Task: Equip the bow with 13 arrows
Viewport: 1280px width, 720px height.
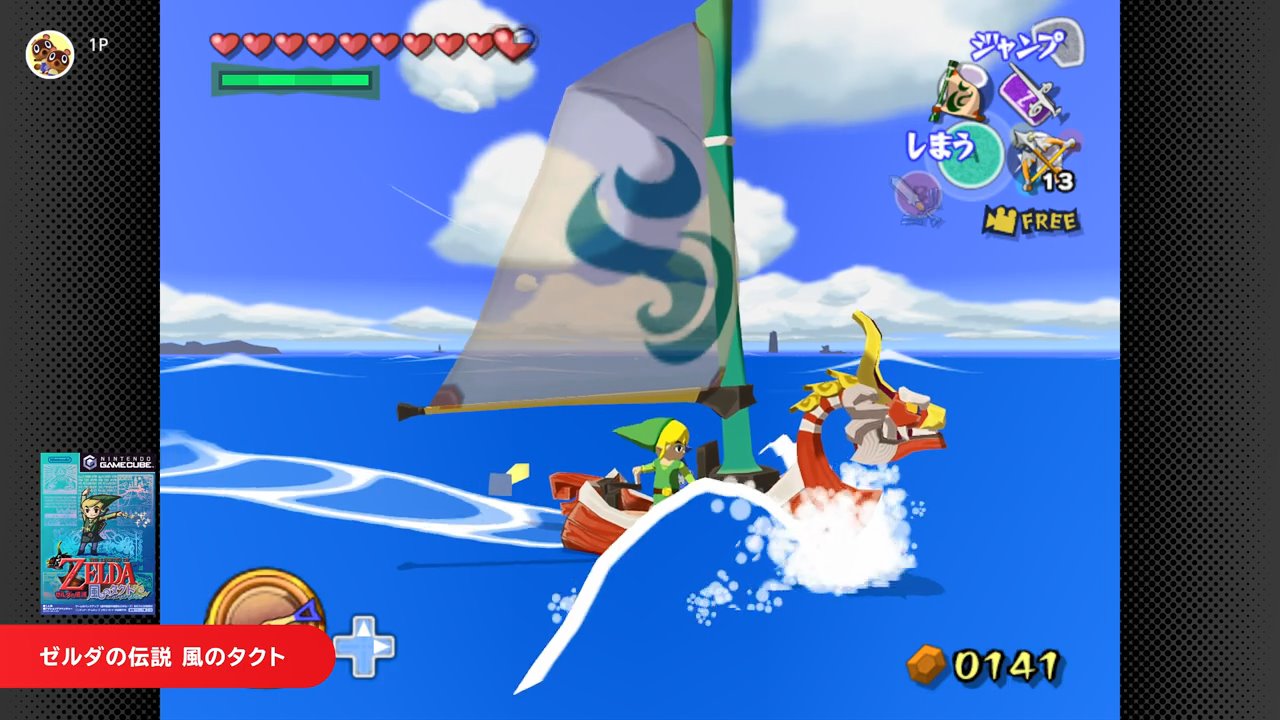Action: [1042, 157]
